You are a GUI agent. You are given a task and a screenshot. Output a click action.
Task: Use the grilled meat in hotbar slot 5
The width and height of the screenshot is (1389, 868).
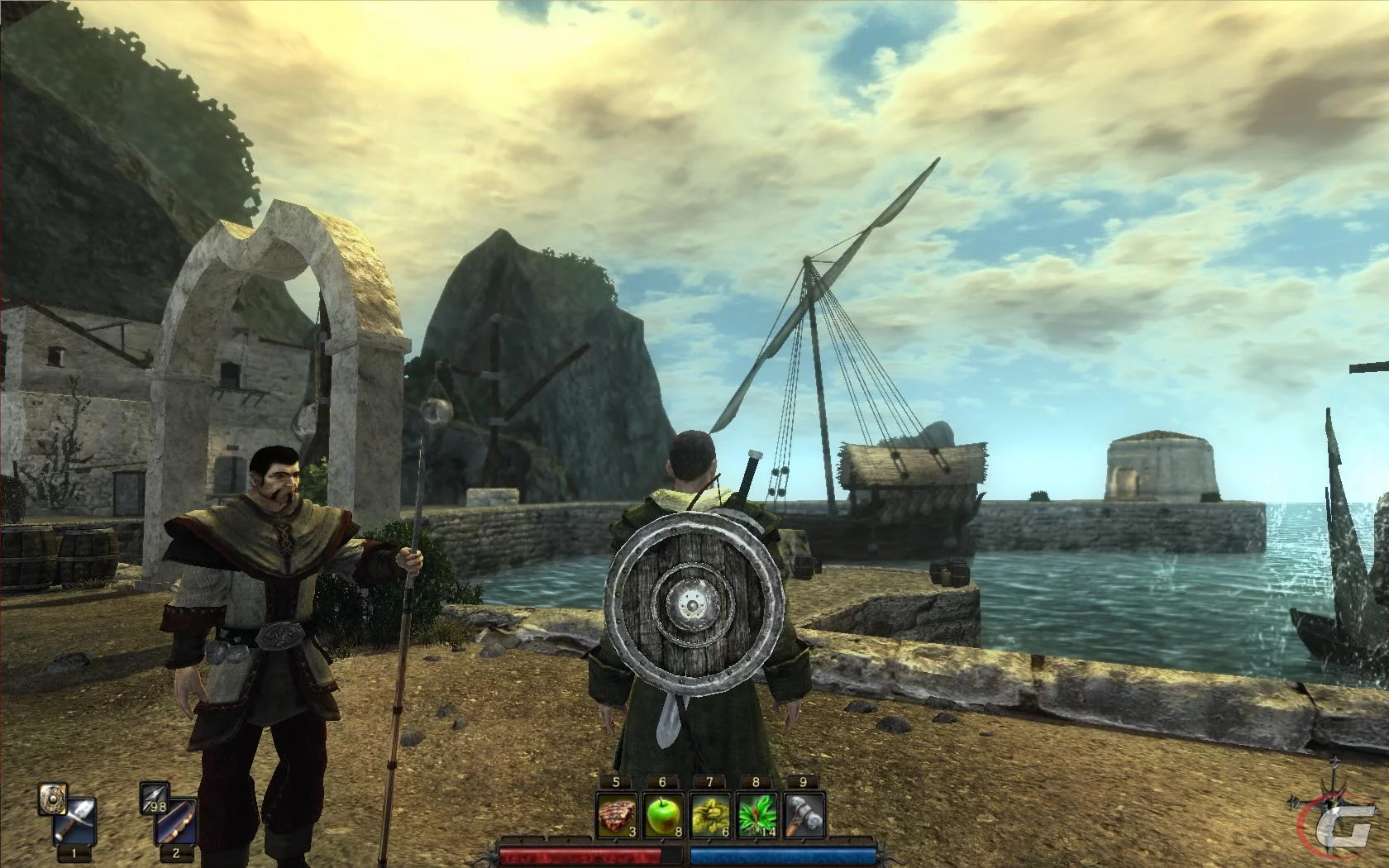point(617,815)
